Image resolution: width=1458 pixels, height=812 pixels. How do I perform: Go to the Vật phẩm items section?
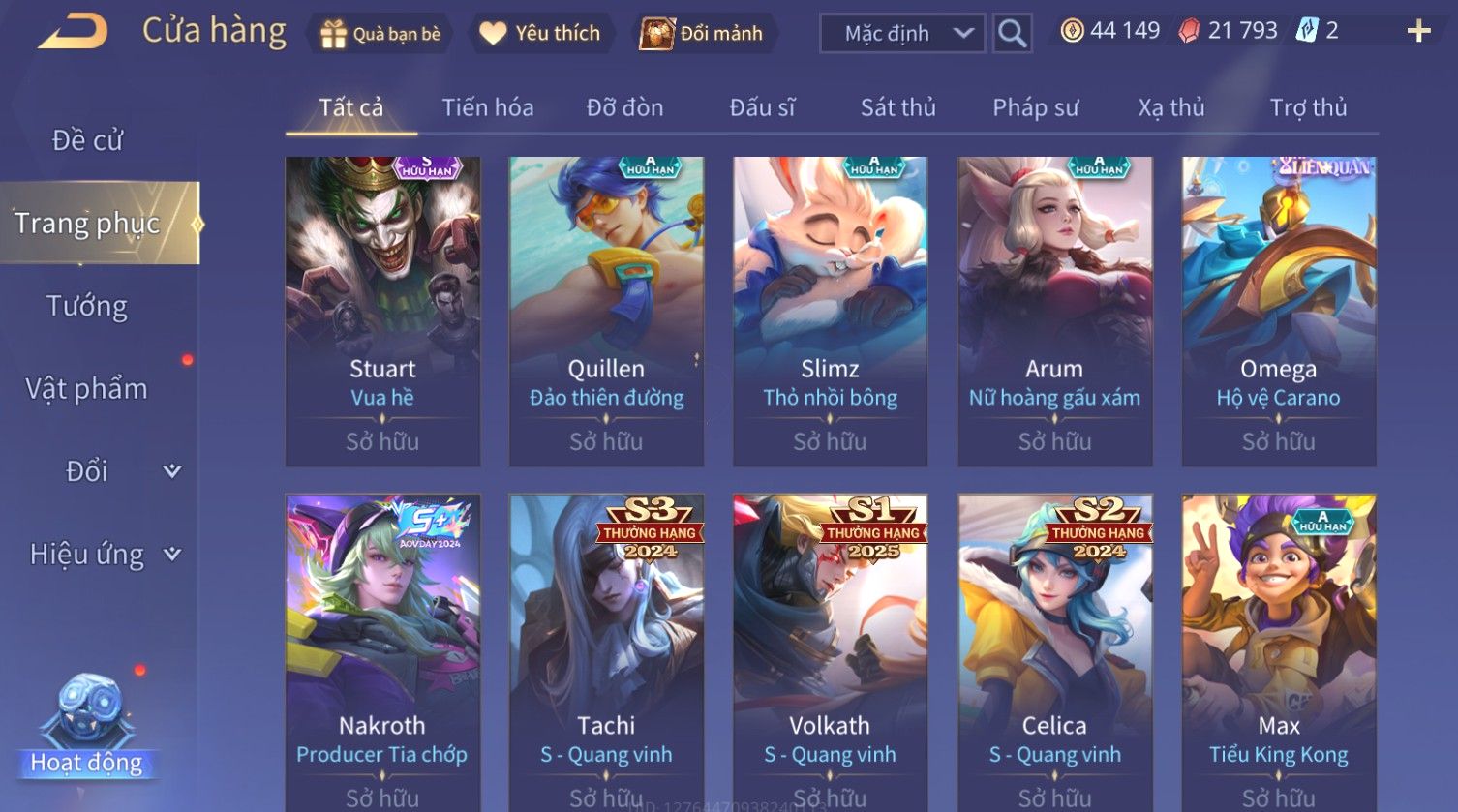pyautogui.click(x=87, y=388)
